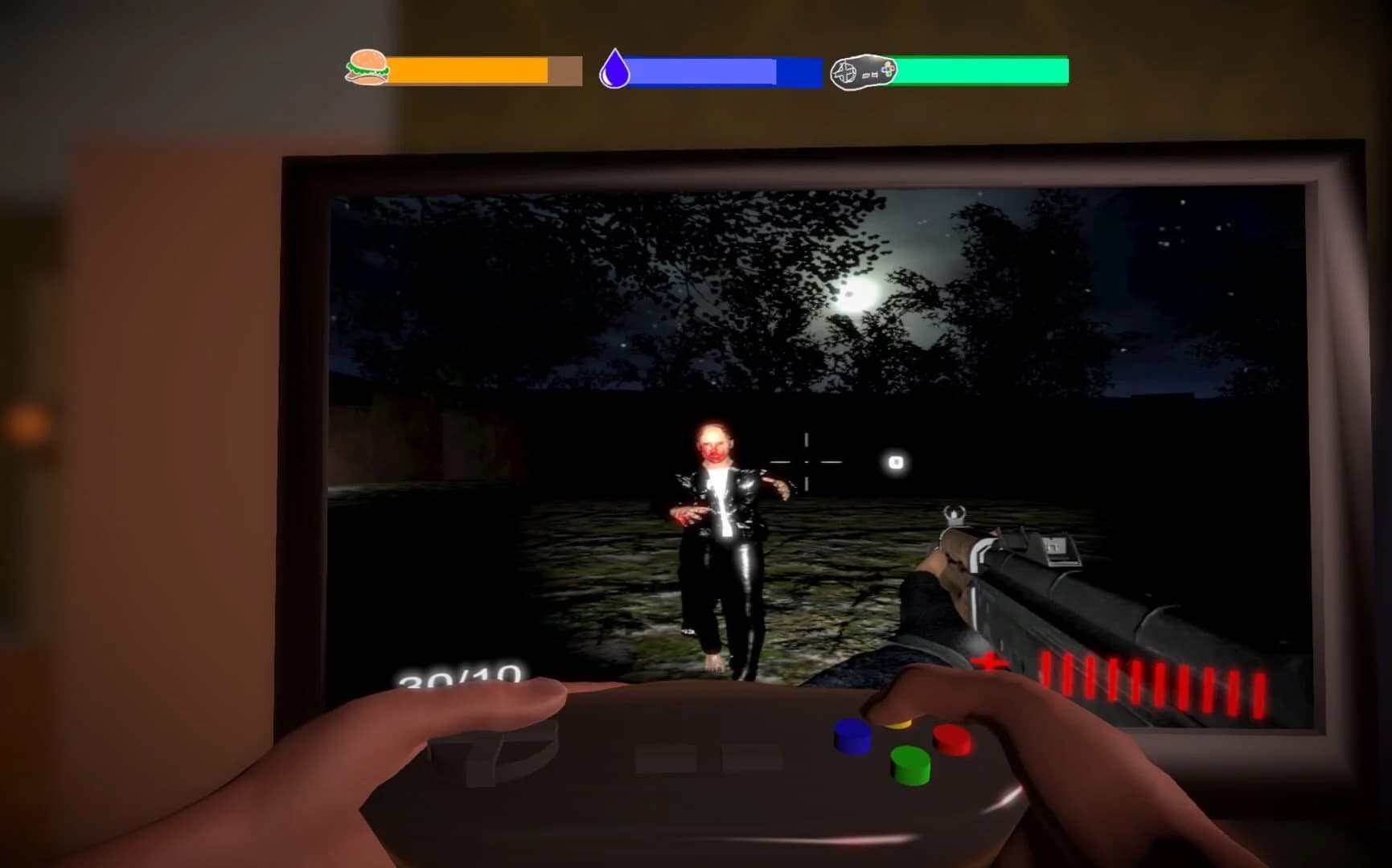Select the water drop thirst icon
1392x868 pixels.
[x=614, y=68]
